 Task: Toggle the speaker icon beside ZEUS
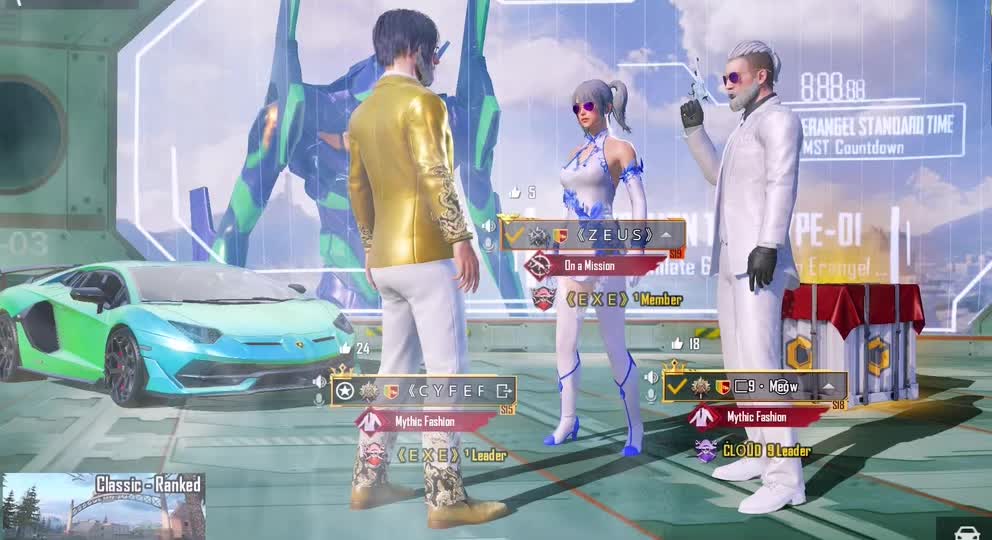coord(488,227)
